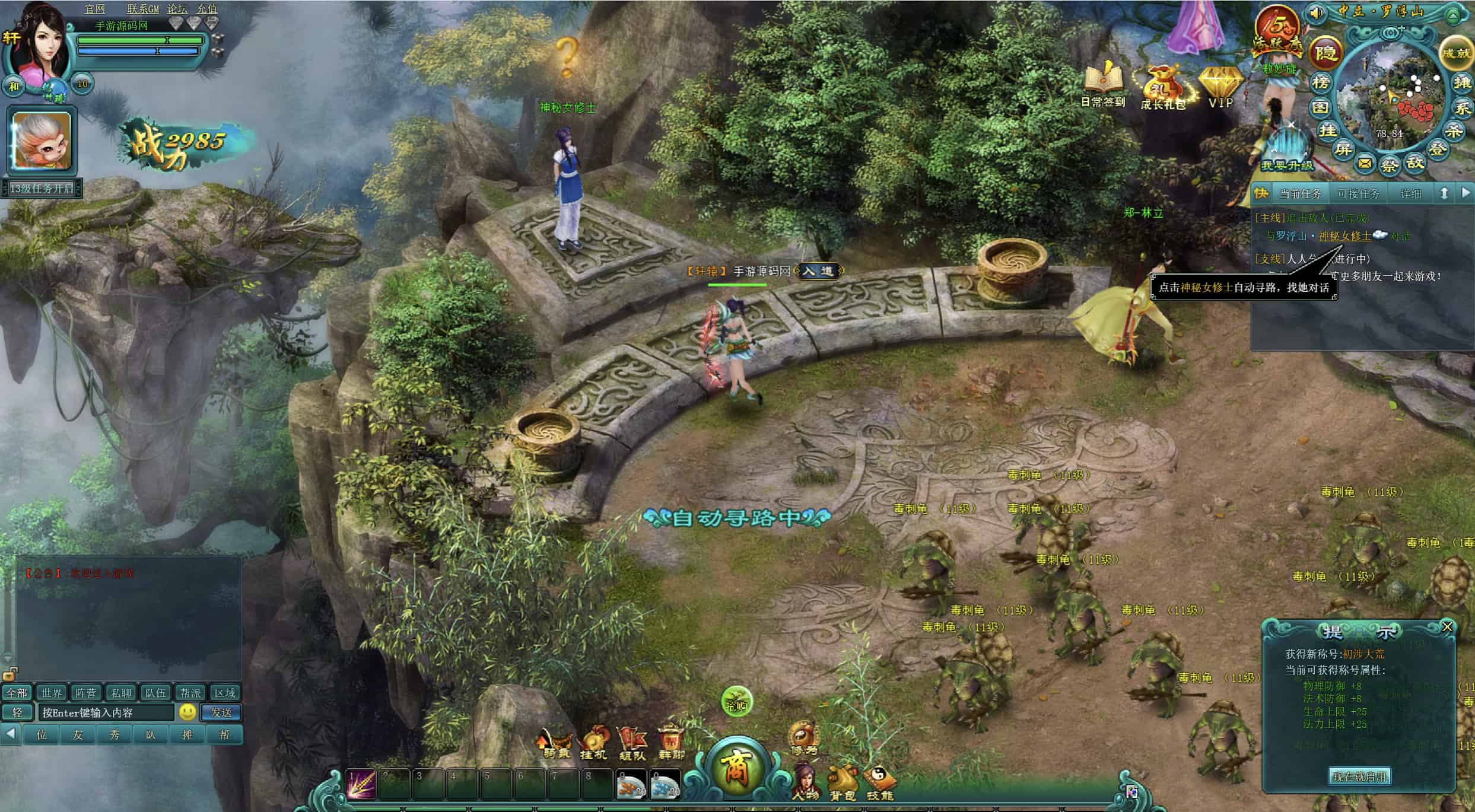Click the 现在就启用 button
The height and width of the screenshot is (812, 1475).
tap(1359, 776)
